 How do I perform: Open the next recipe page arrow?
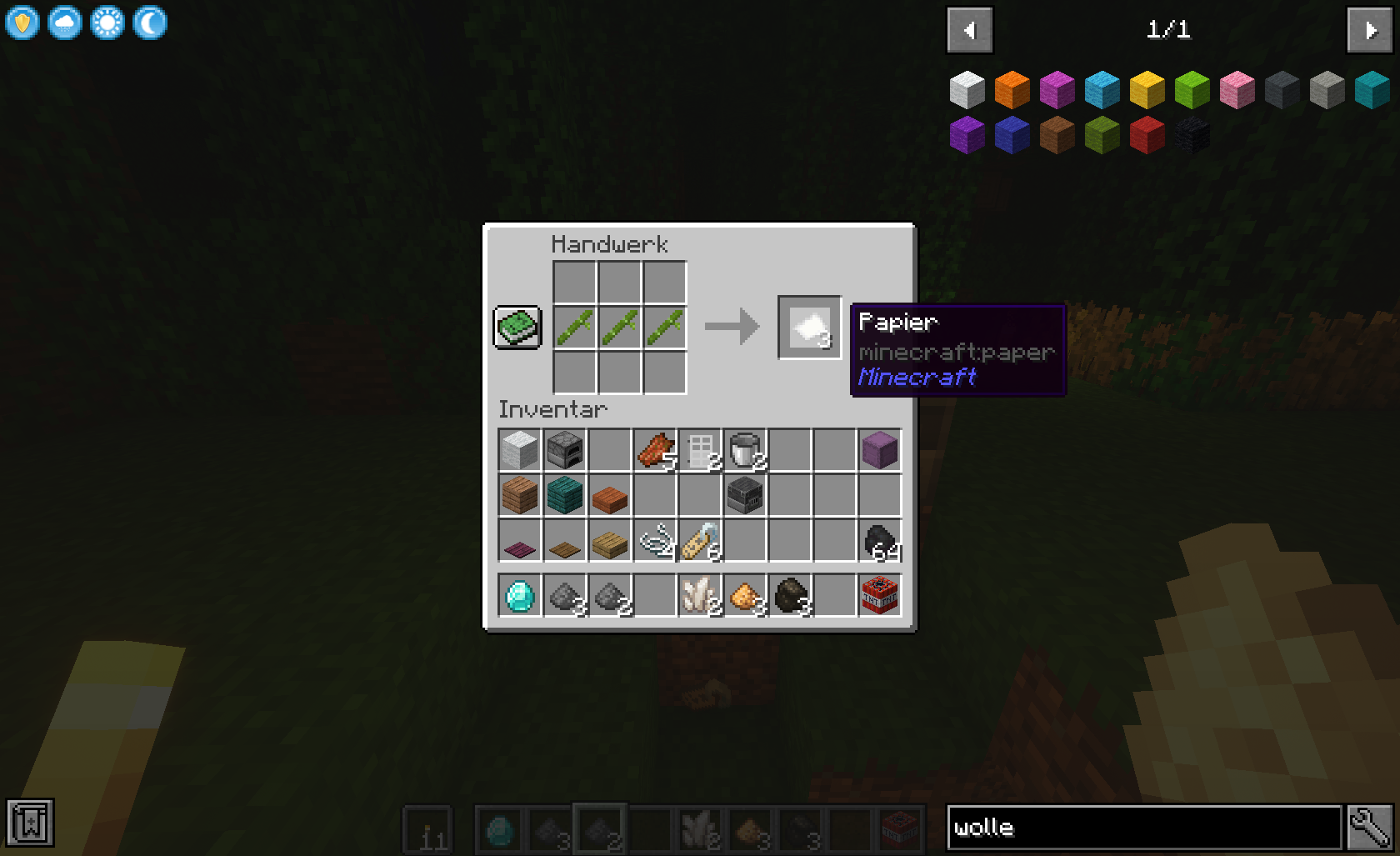coord(1369,29)
